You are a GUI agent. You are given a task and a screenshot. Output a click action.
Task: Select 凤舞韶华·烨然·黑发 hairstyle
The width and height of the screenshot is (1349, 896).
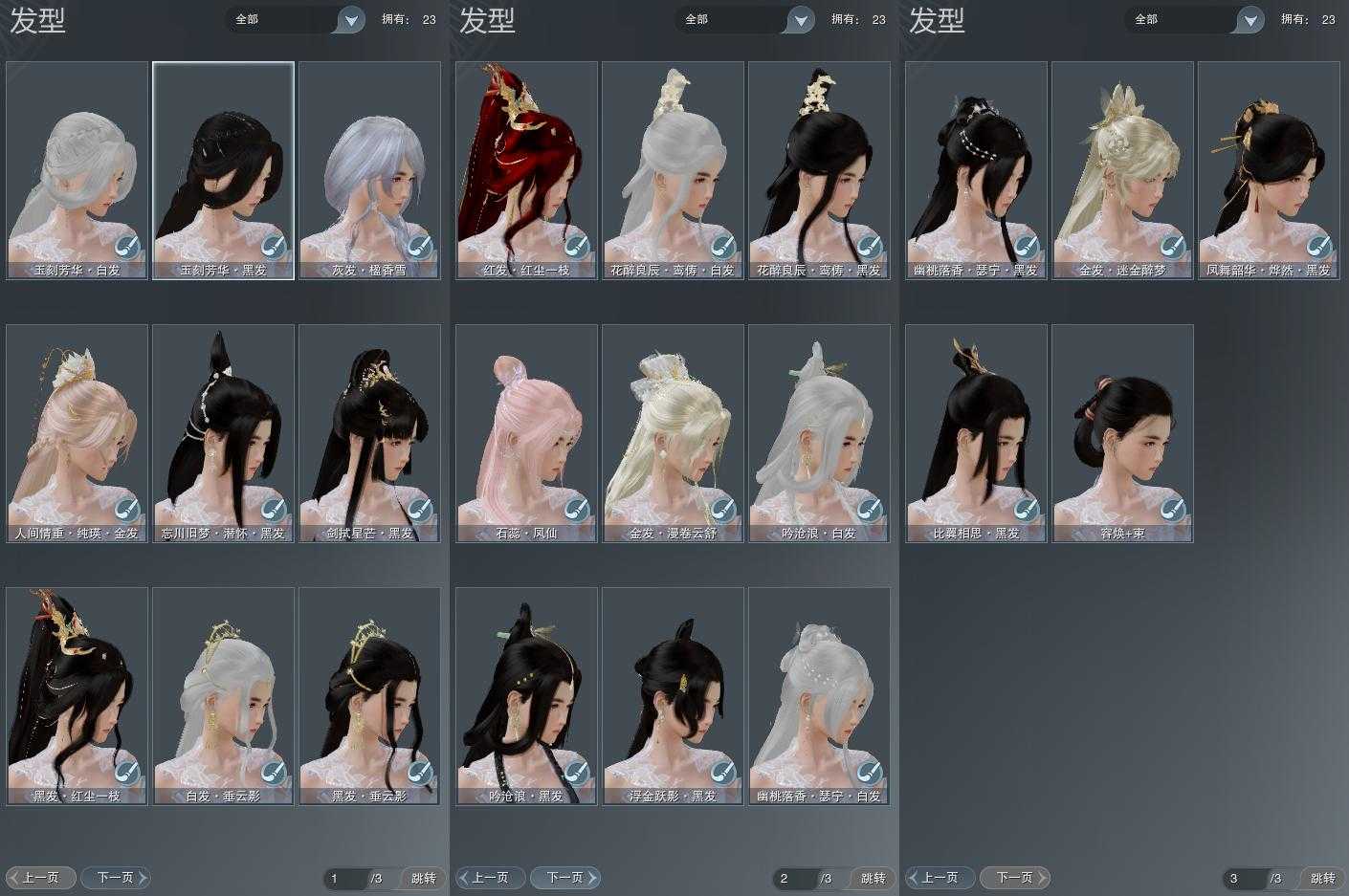(1269, 170)
